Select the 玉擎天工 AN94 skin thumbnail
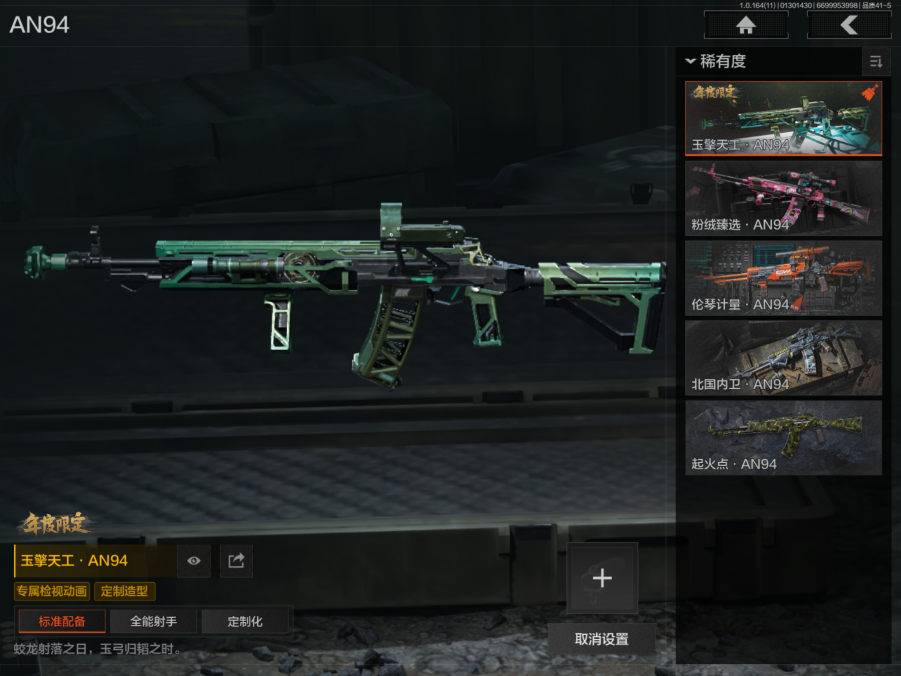The width and height of the screenshot is (901, 676). point(783,118)
